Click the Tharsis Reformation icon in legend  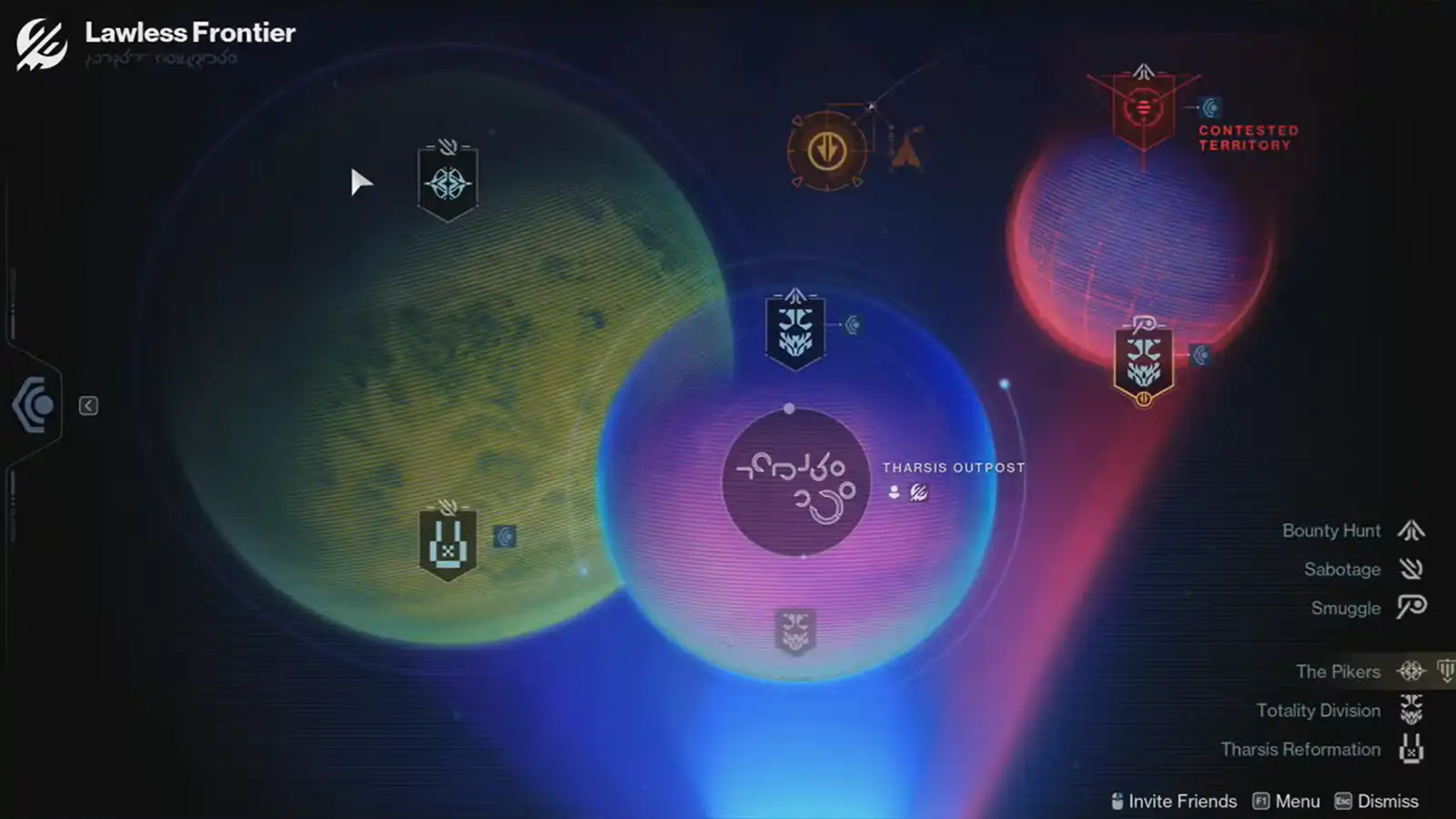coord(1412,750)
